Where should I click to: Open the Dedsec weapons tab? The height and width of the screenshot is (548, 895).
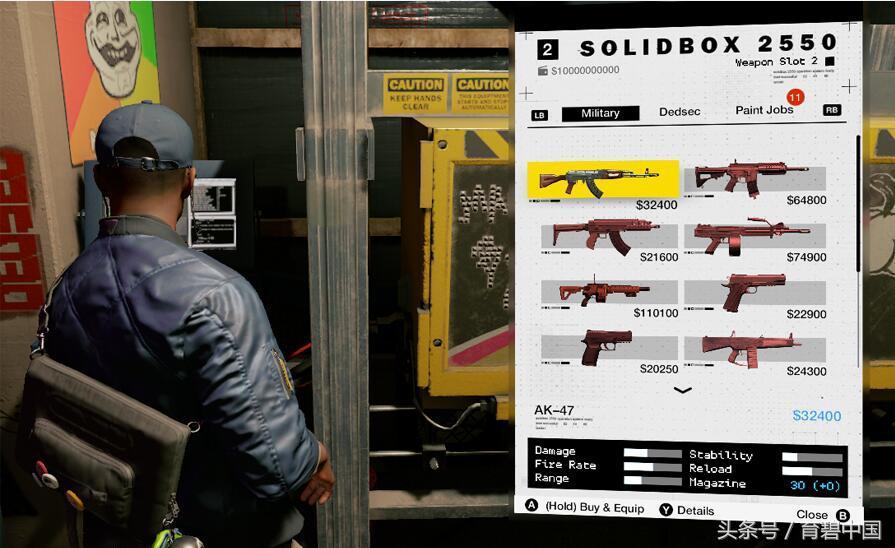tap(680, 113)
